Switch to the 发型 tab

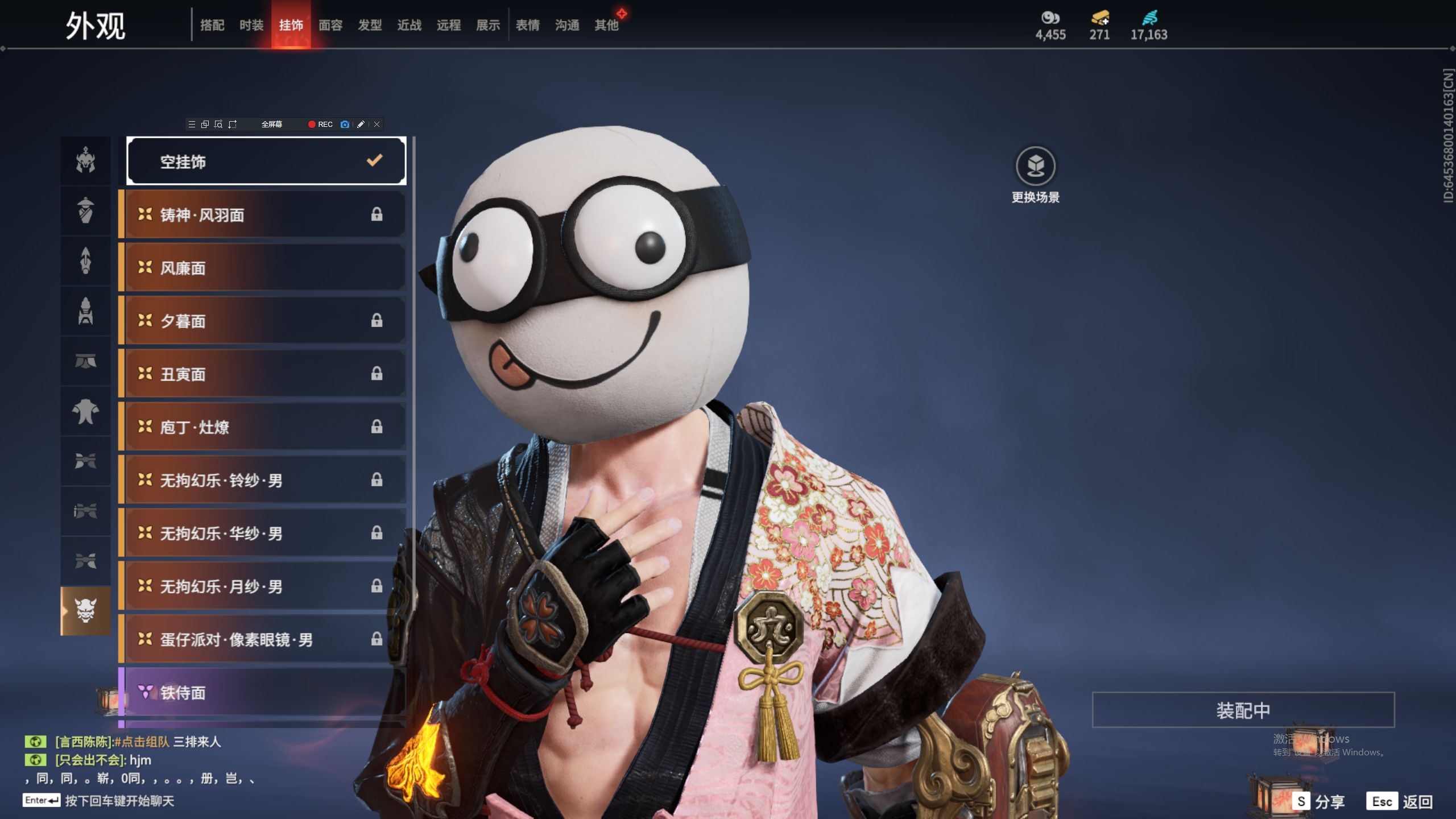(x=370, y=25)
